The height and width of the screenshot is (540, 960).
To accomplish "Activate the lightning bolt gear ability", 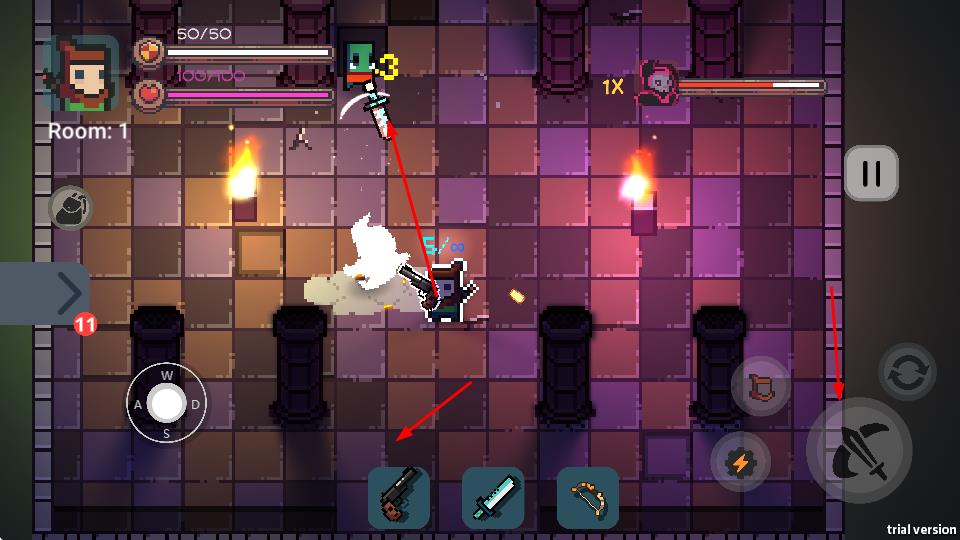I will (x=740, y=462).
